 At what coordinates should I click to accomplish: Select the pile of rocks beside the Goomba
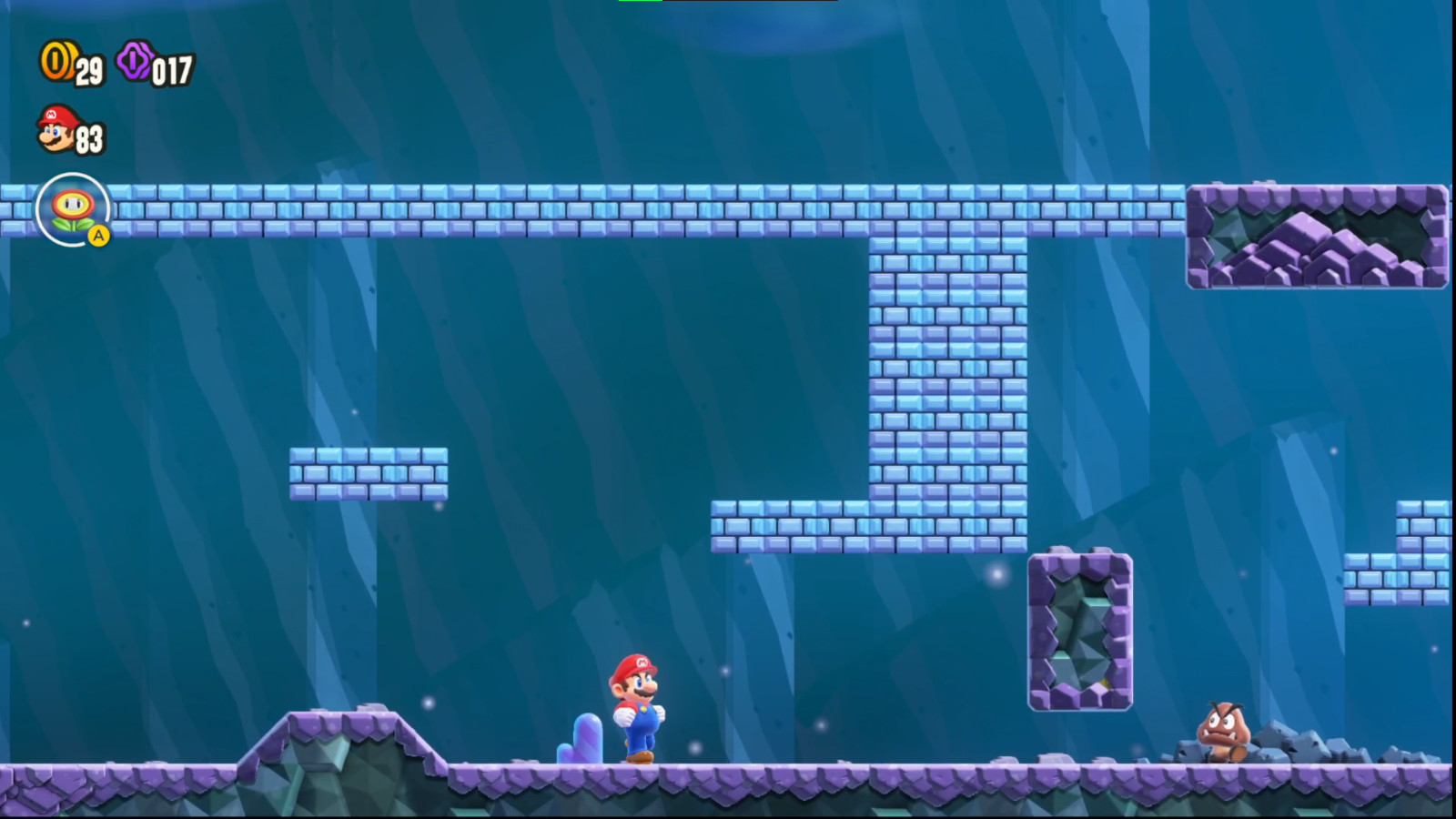pos(1292,746)
